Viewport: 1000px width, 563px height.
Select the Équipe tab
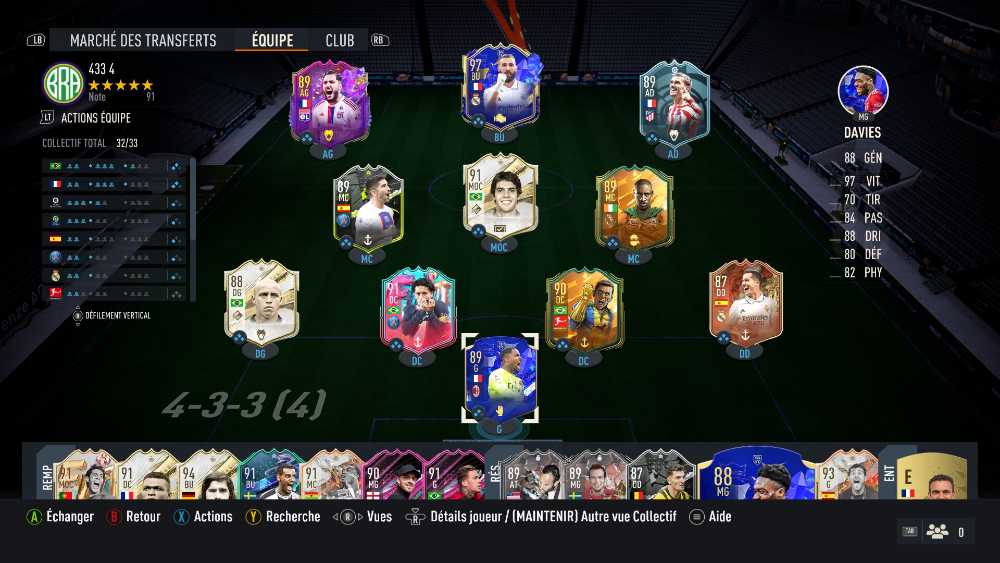coord(272,41)
